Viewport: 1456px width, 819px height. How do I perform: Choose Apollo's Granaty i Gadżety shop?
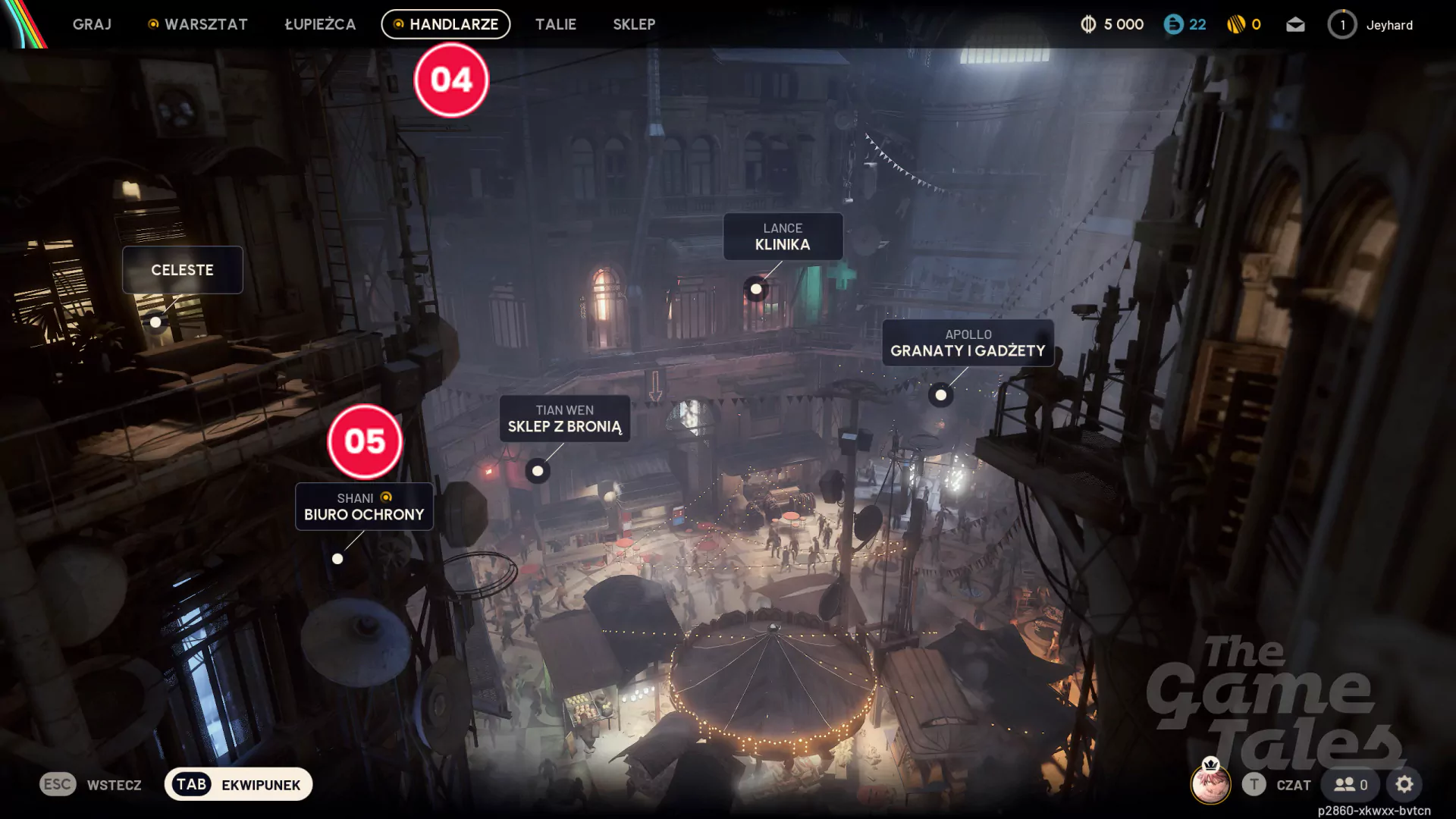coord(968,343)
